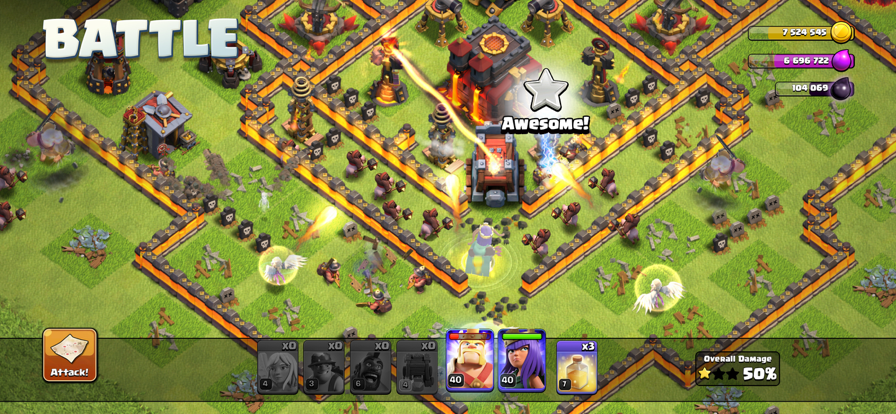Select the Barbarian King hero card

tap(469, 362)
